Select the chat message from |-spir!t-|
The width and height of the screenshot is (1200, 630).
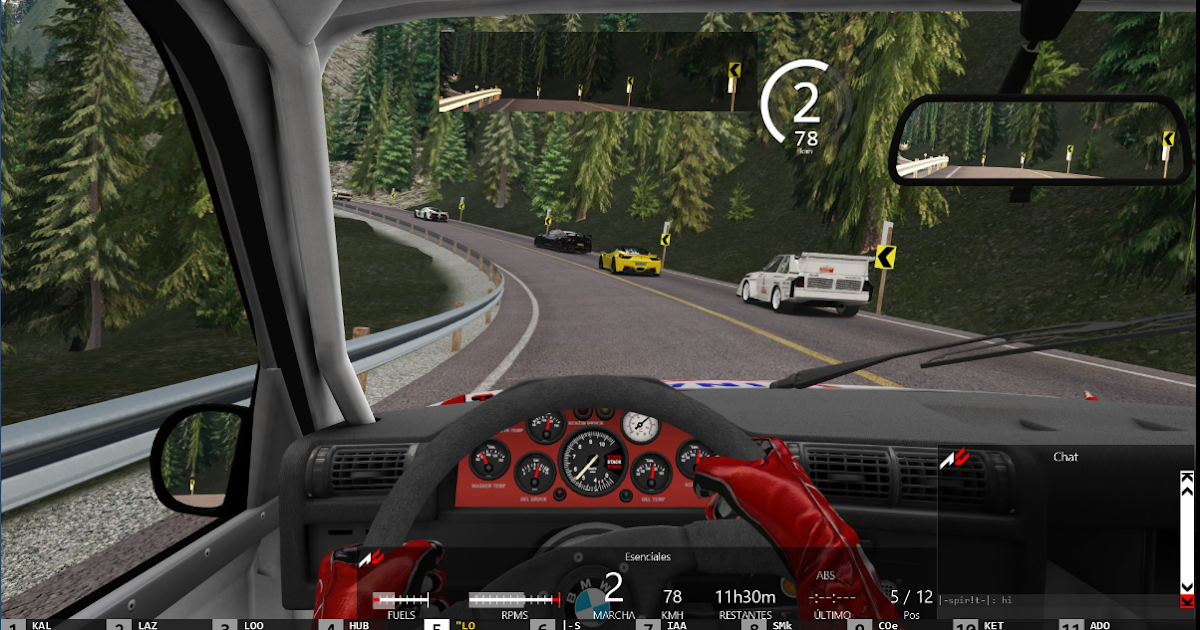[976, 600]
